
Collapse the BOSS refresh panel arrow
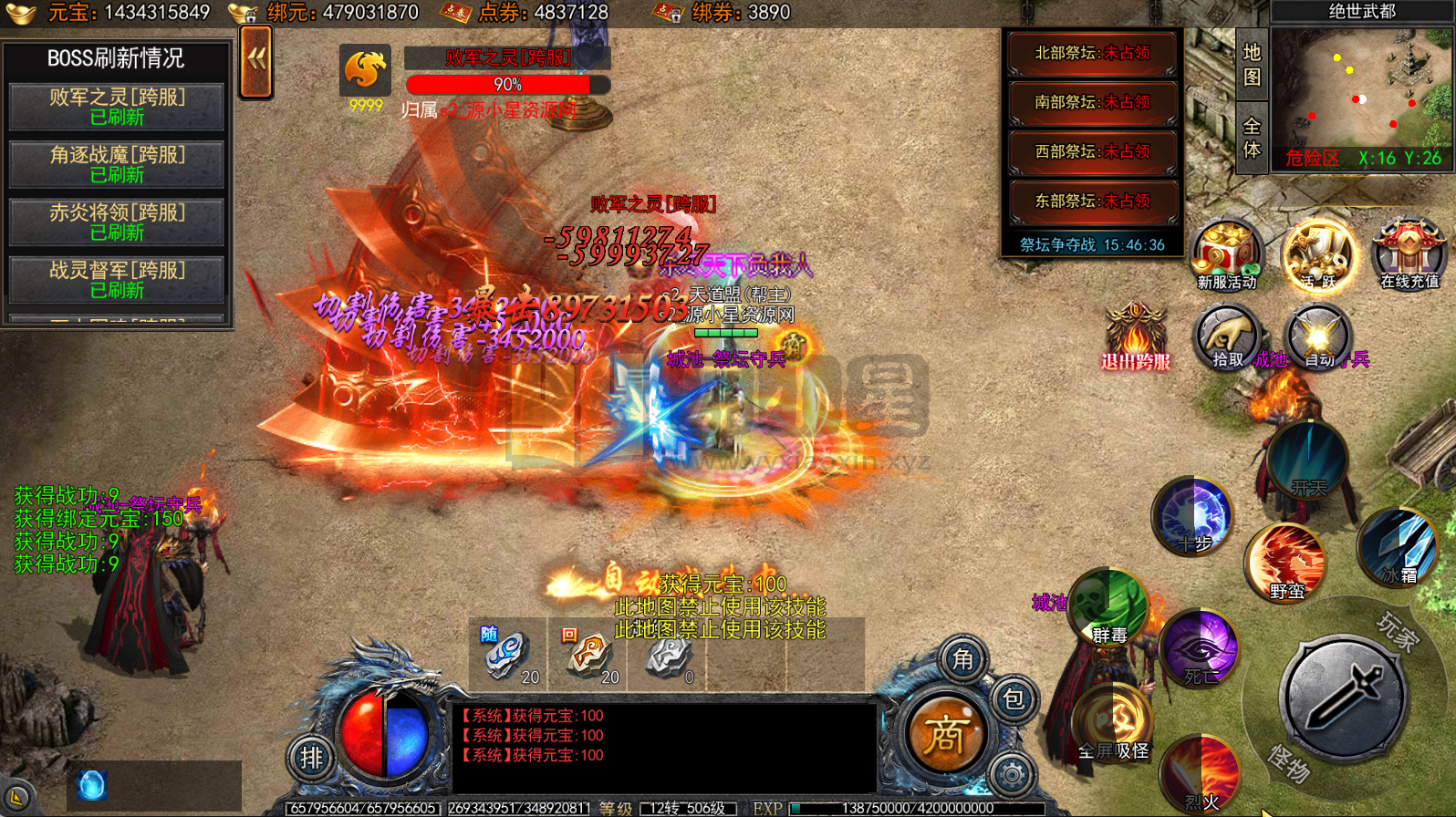[256, 61]
